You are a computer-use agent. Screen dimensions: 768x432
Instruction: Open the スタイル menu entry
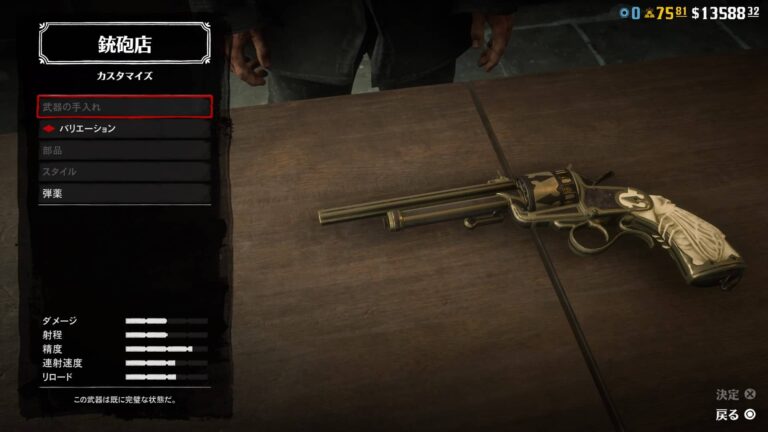(125, 171)
